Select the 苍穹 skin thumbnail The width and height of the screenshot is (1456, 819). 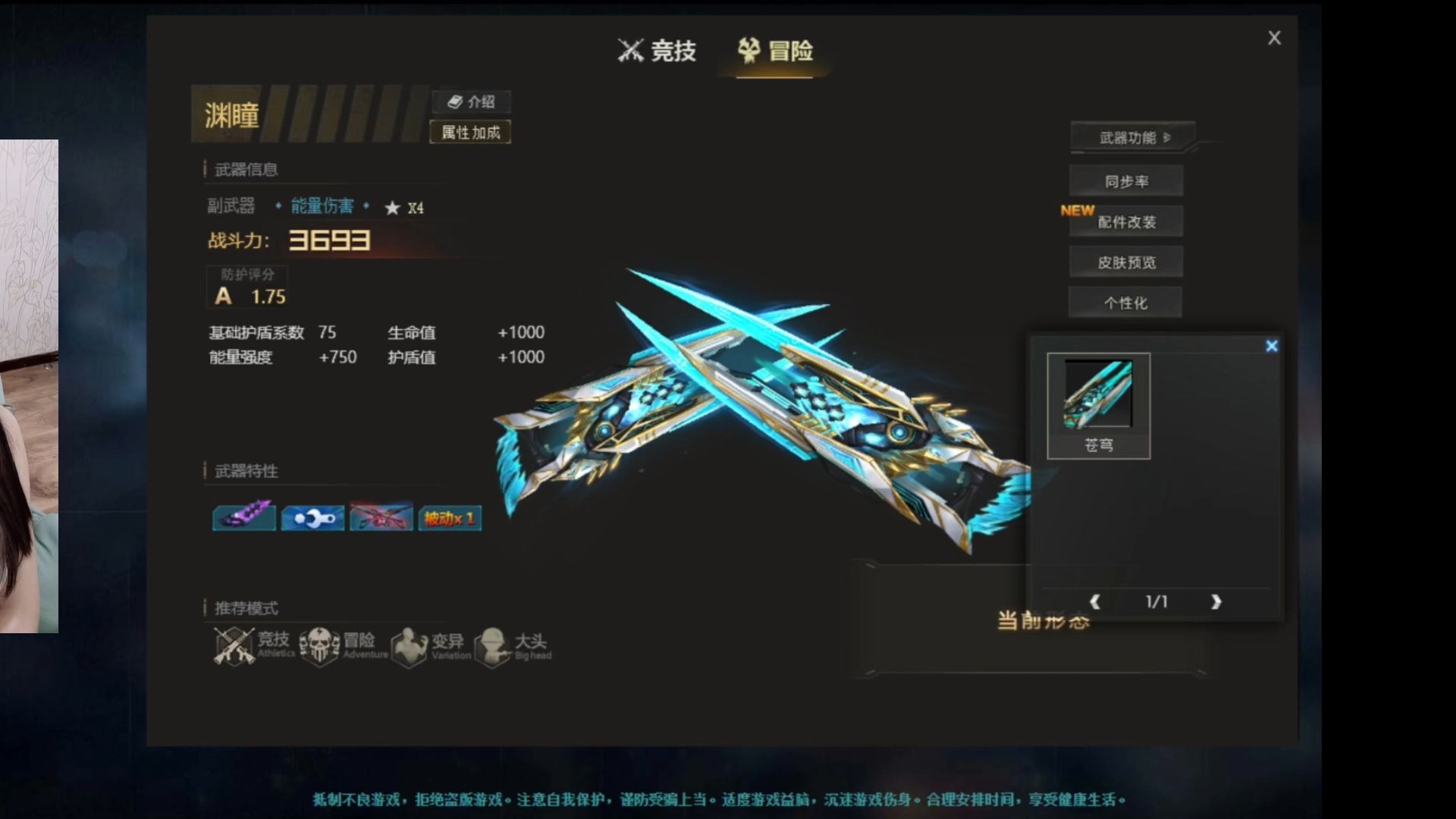[1100, 394]
